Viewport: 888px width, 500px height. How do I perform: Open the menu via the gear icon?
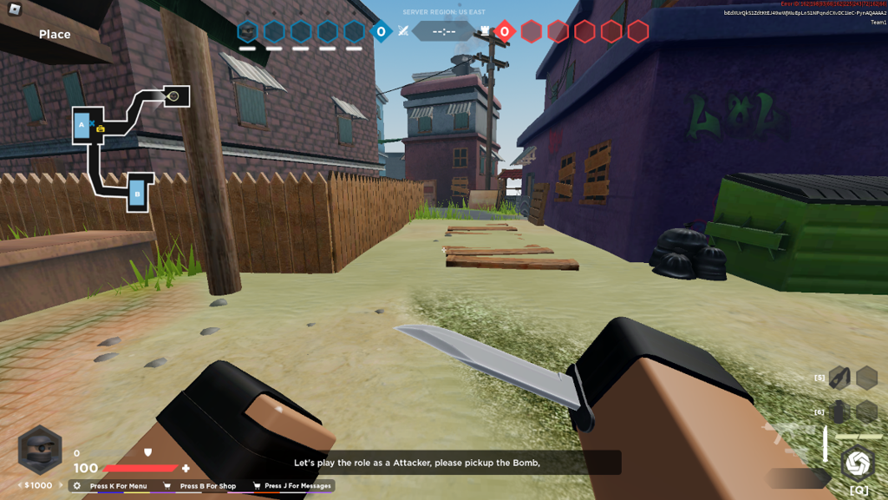[77, 486]
